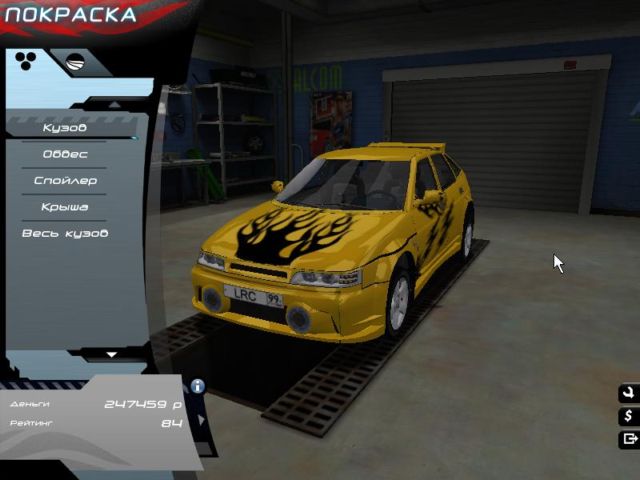The width and height of the screenshot is (640, 480).
Task: Click the dollar sign shop button
Action: [x=628, y=416]
